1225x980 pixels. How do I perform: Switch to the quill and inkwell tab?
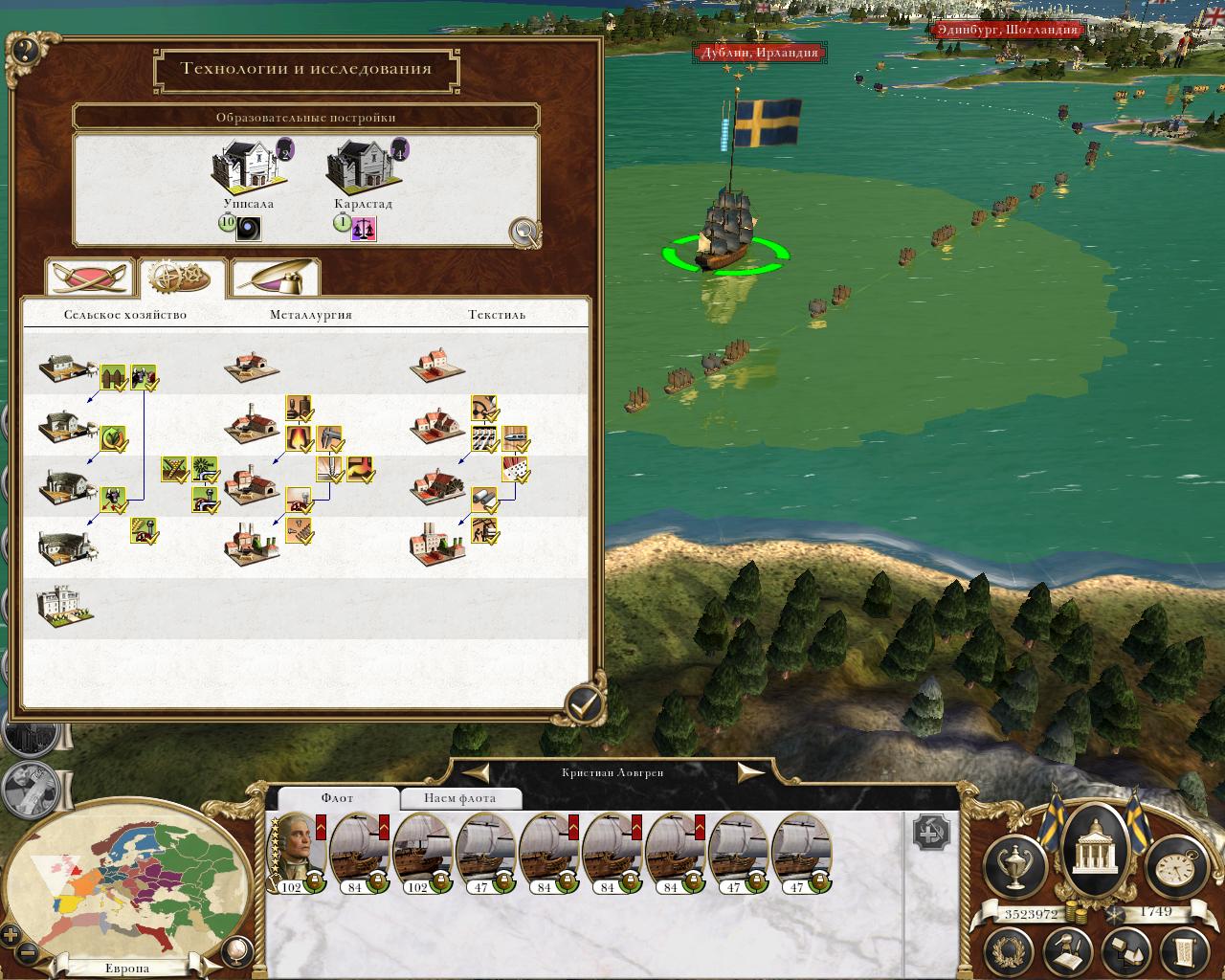(x=275, y=278)
